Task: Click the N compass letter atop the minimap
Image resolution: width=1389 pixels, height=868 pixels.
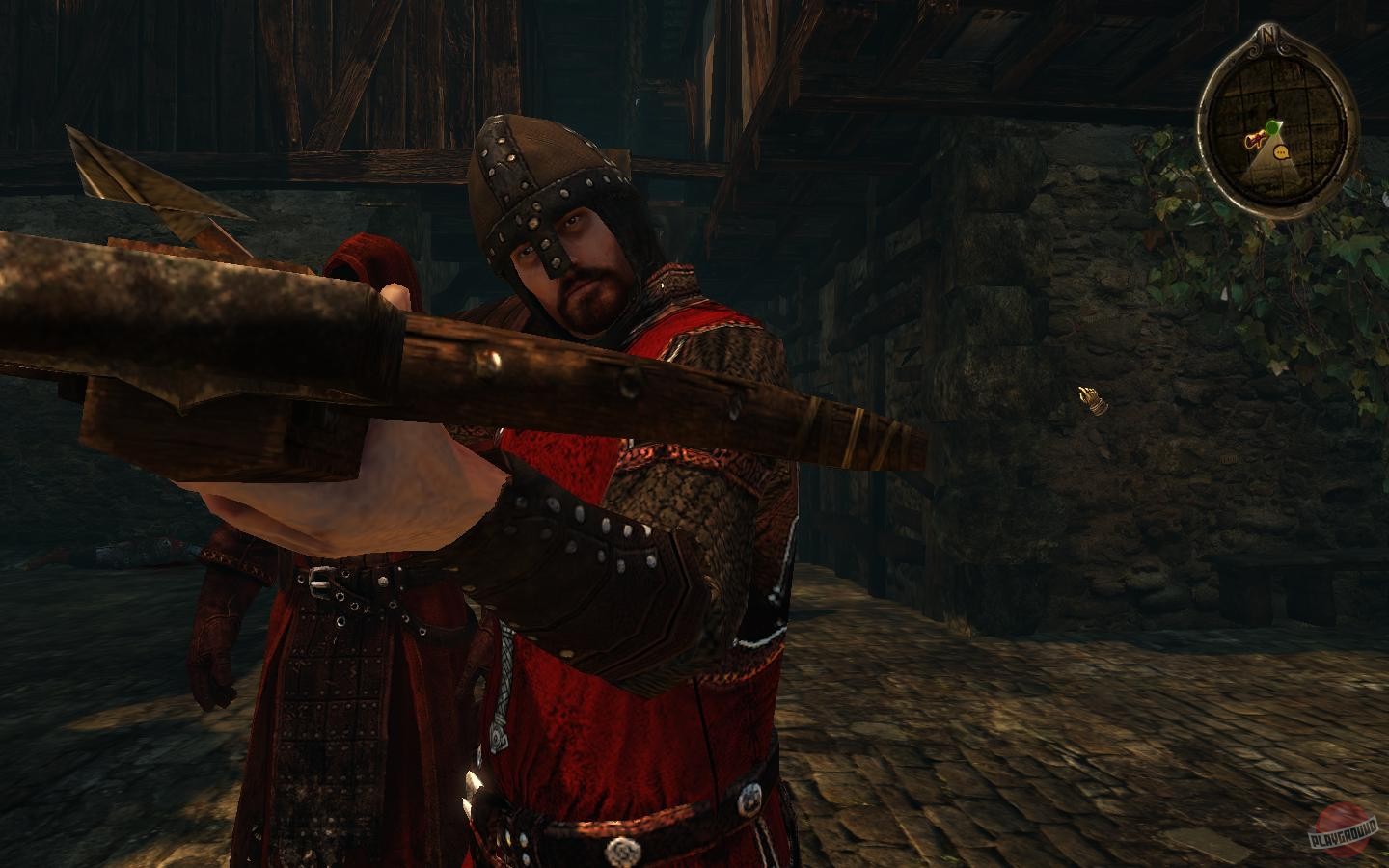Action: (x=1267, y=34)
